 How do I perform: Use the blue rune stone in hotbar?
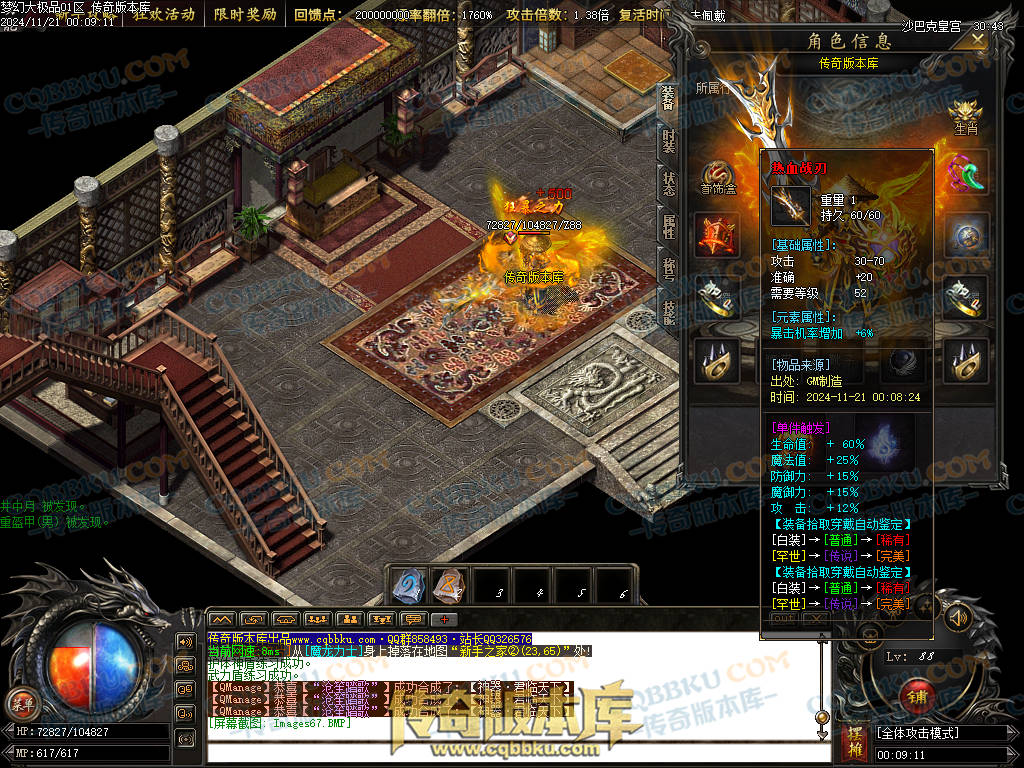(x=408, y=585)
